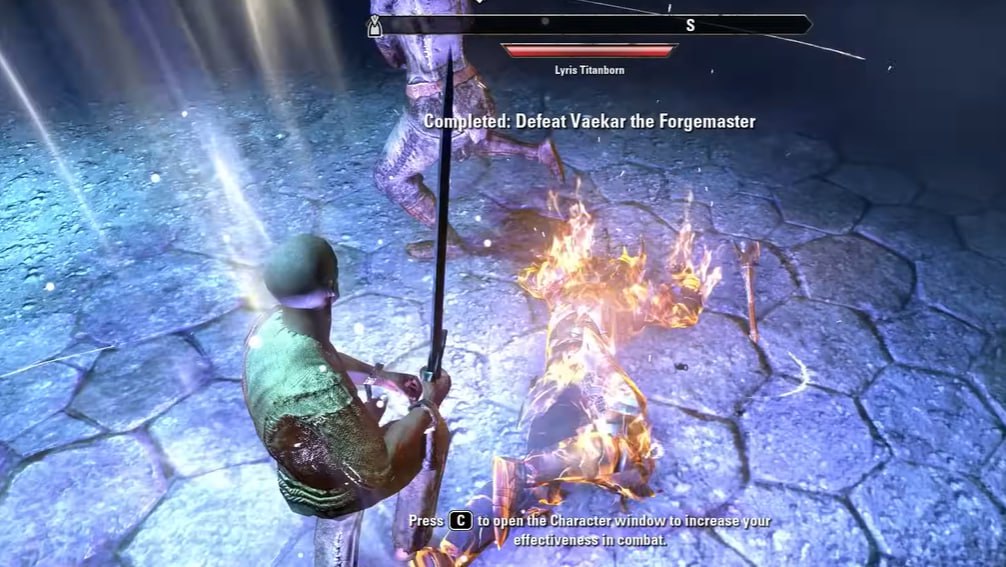1006x567 pixels.
Task: Click the compass bar heading strip
Action: [592, 25]
